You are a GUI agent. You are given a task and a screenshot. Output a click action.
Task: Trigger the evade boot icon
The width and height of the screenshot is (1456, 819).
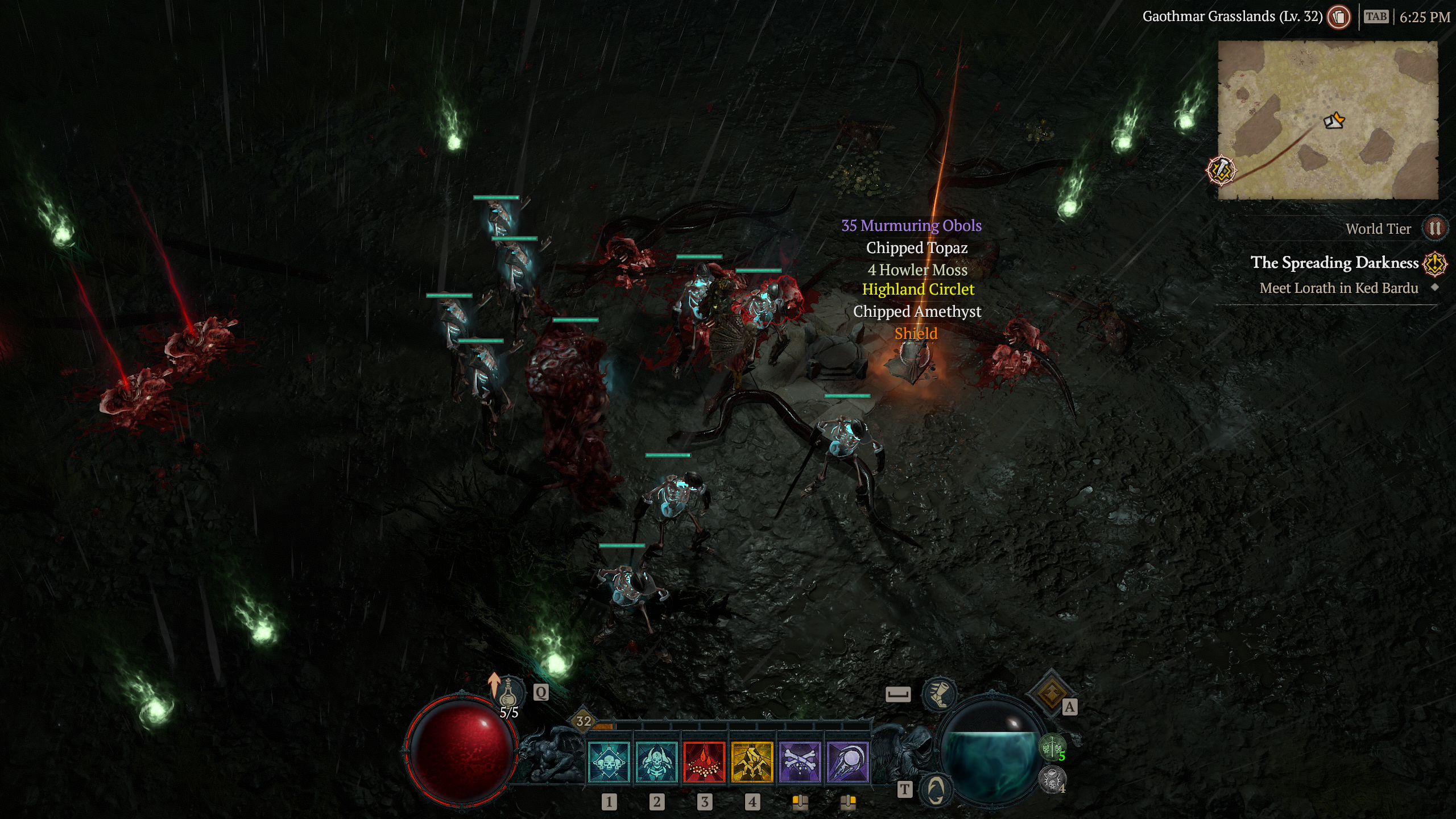pos(939,694)
